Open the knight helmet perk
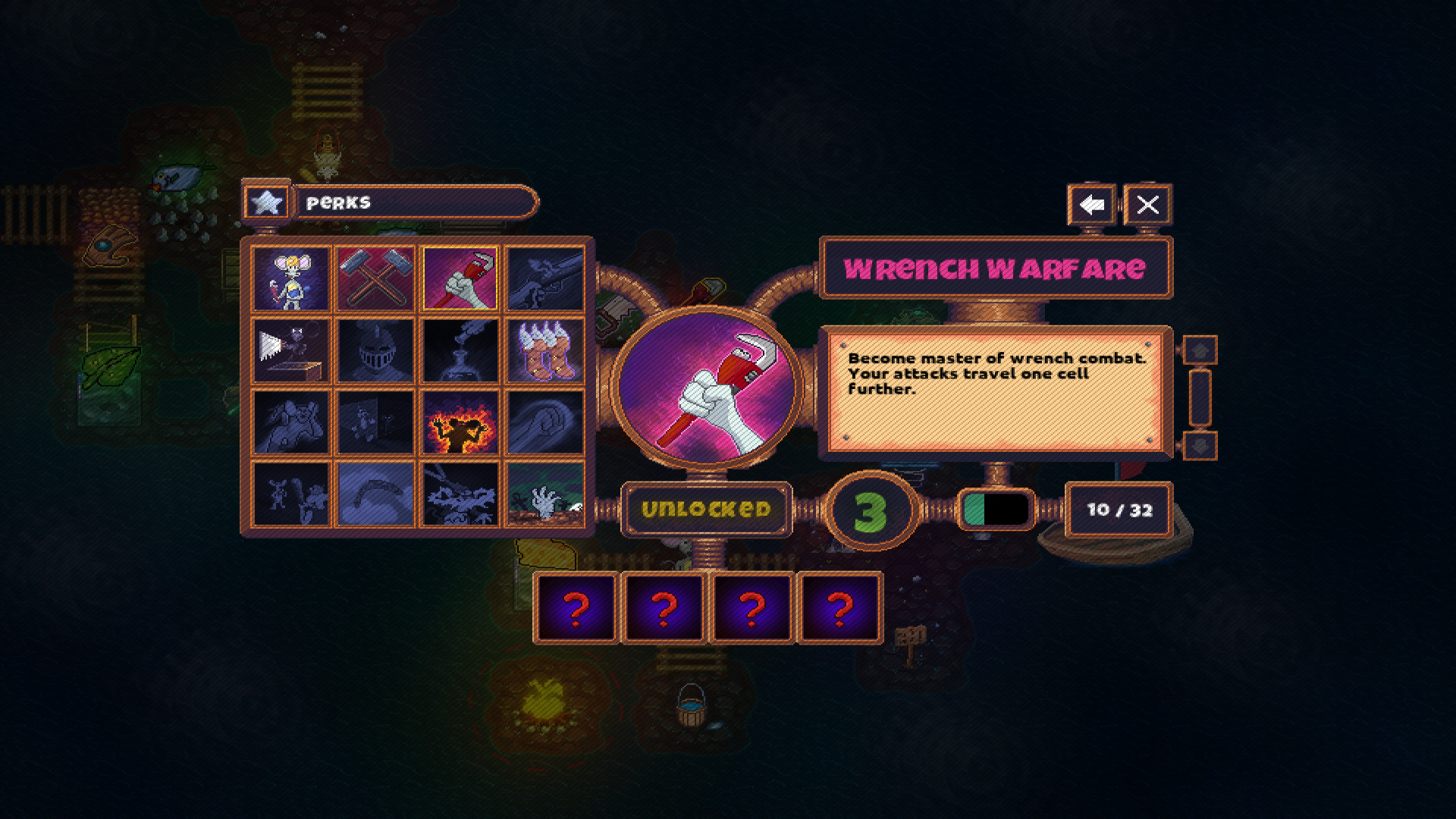 375,351
